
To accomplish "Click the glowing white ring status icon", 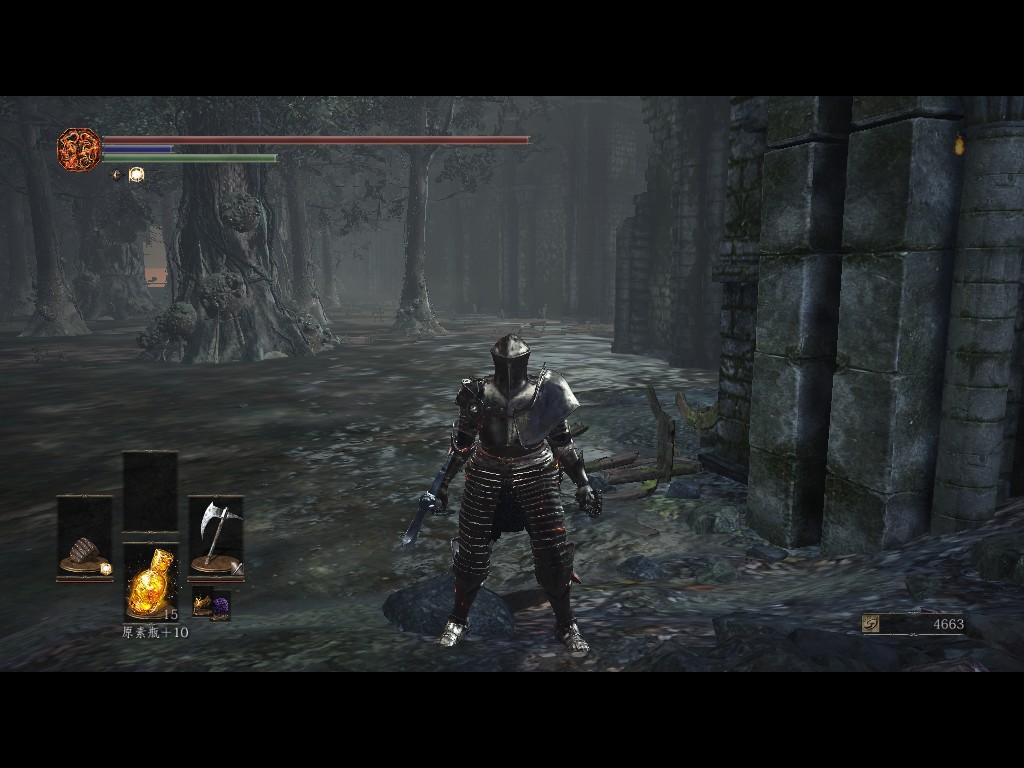I will point(137,174).
